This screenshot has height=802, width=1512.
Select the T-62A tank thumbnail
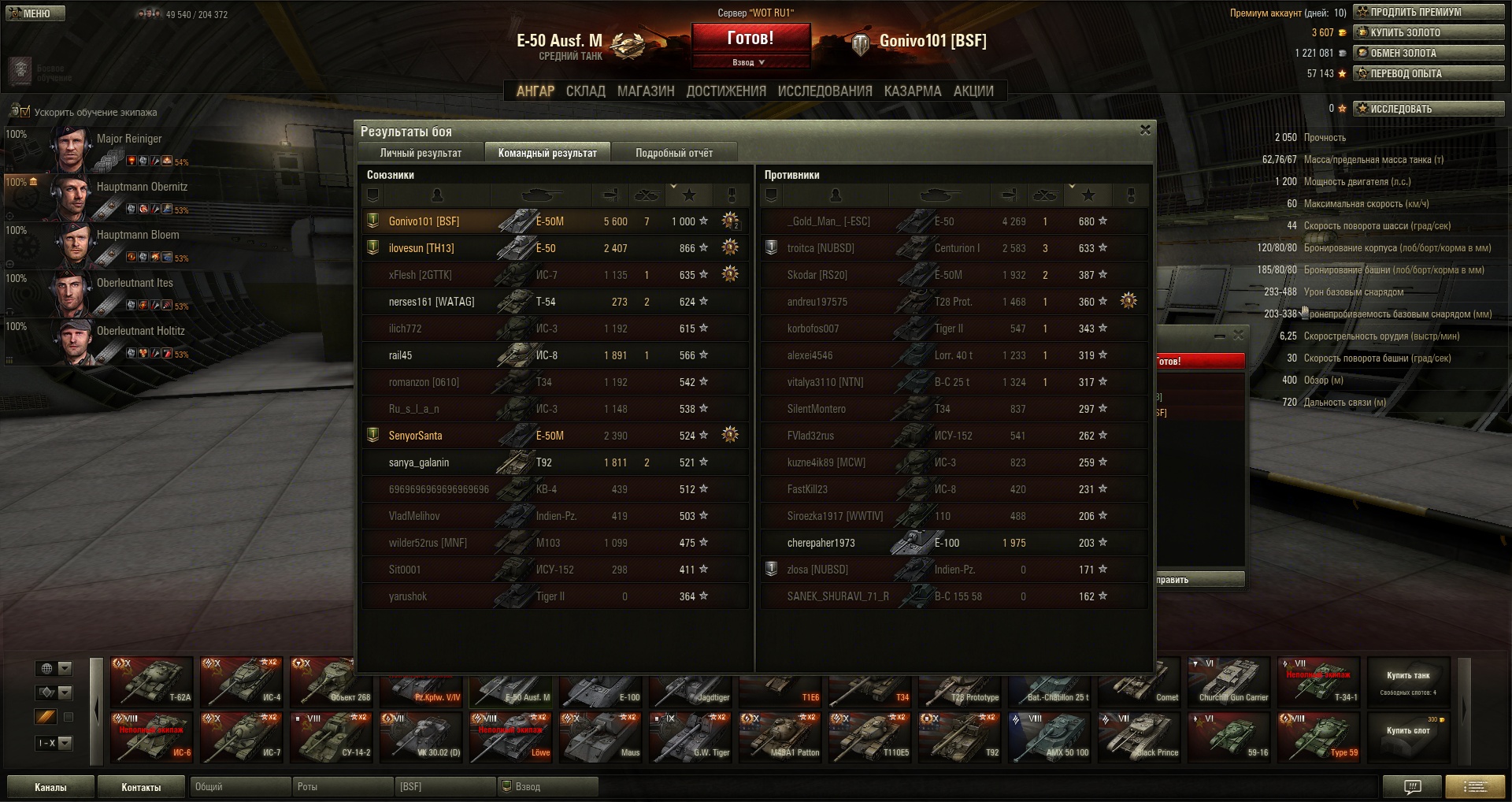152,681
